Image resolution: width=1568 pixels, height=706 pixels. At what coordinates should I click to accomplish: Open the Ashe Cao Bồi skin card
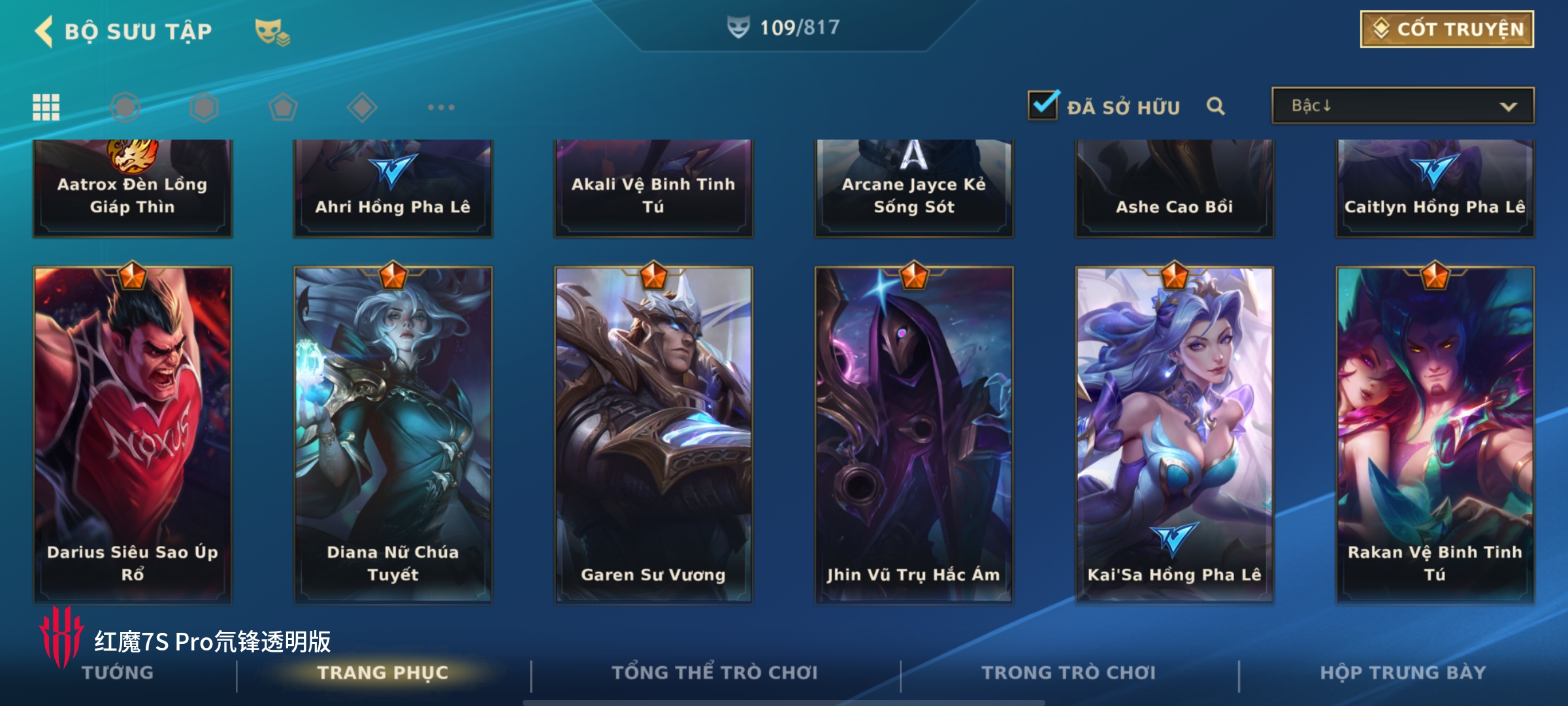coord(1174,188)
